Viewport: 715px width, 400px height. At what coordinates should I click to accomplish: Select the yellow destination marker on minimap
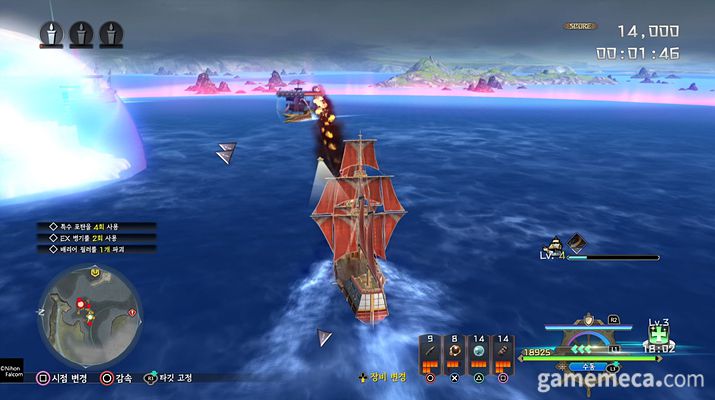pyautogui.click(x=94, y=271)
